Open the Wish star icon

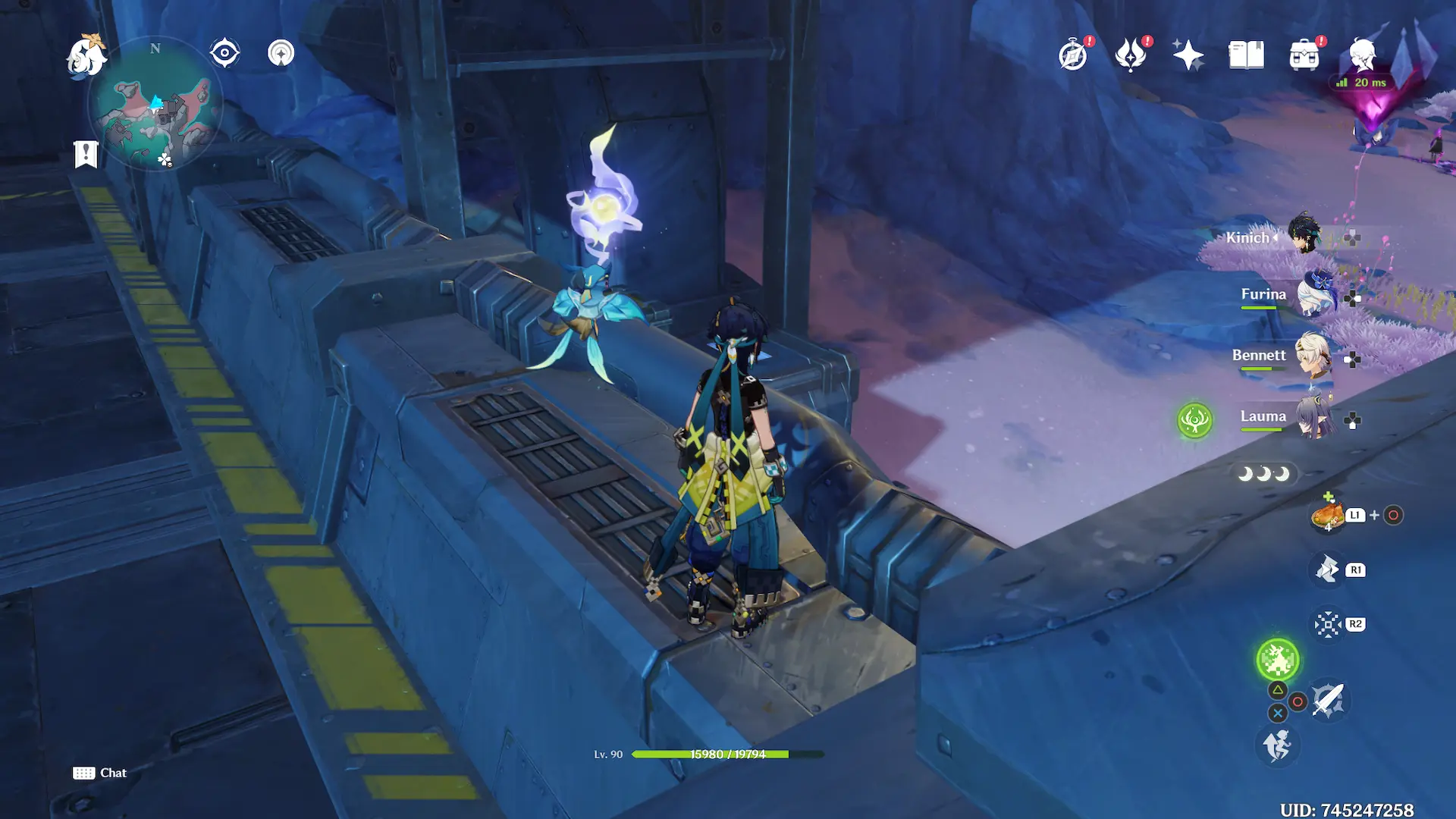[1188, 55]
